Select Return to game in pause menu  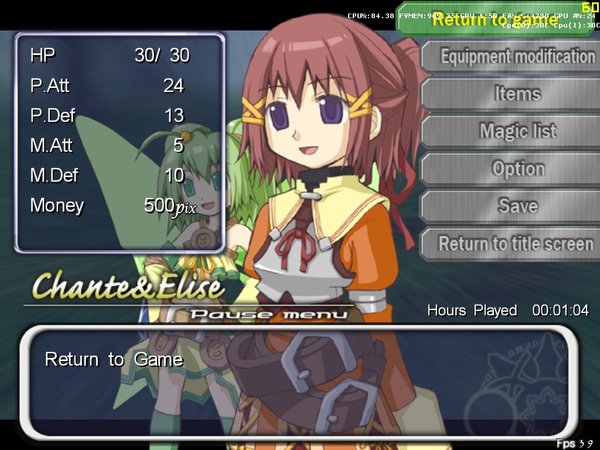point(496,19)
